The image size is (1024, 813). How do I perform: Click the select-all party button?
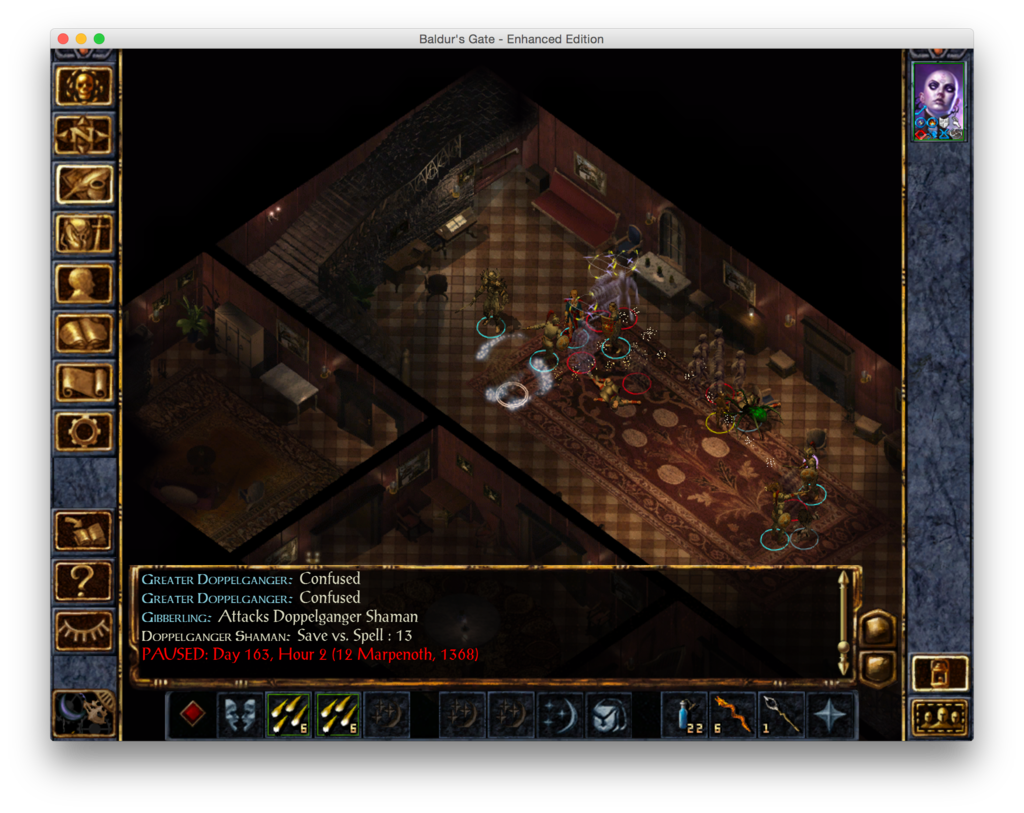[x=940, y=717]
